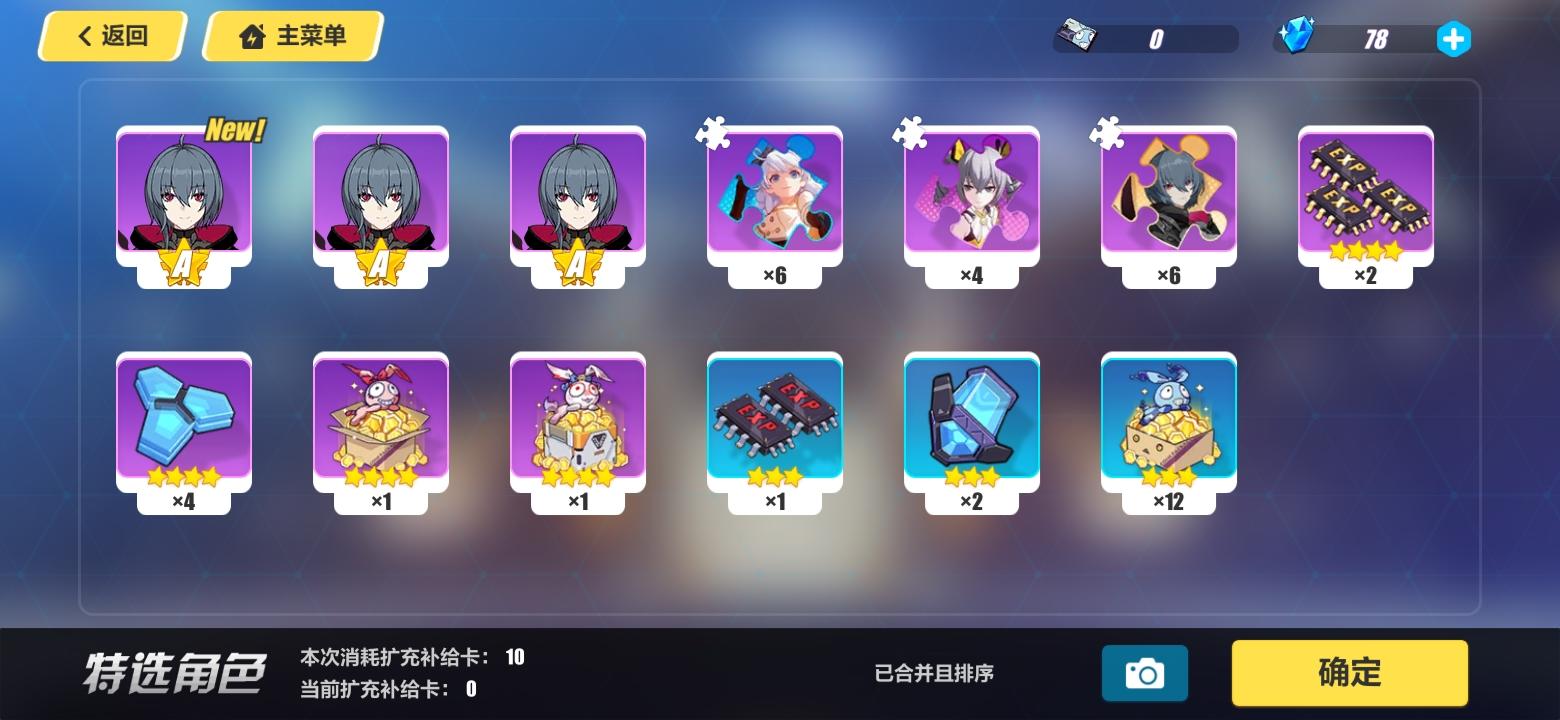Select the 3-star EXP chip ×1 reward
Image resolution: width=1560 pixels, height=720 pixels.
[x=774, y=420]
